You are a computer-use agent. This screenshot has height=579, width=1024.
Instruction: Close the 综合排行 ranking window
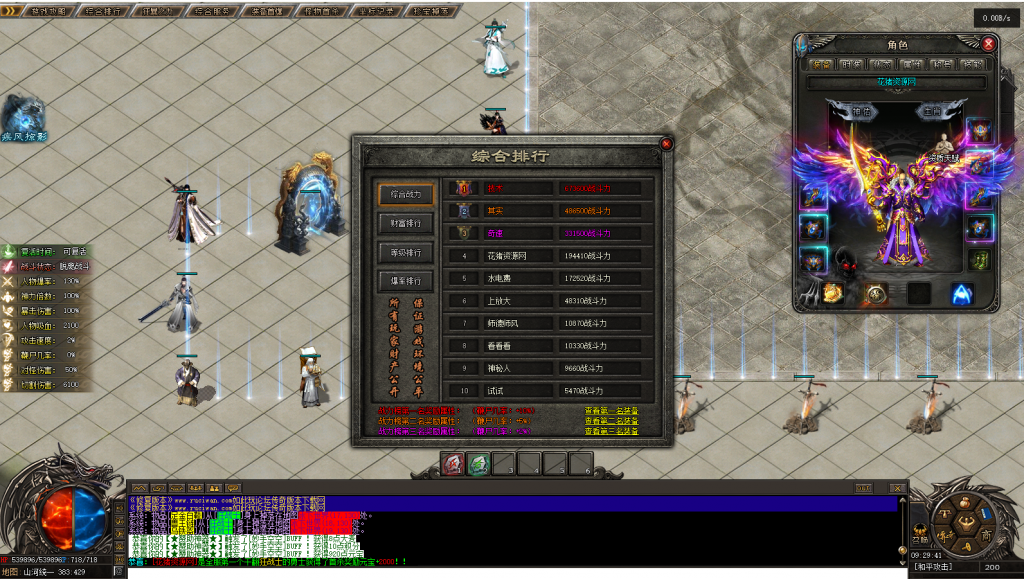click(667, 144)
